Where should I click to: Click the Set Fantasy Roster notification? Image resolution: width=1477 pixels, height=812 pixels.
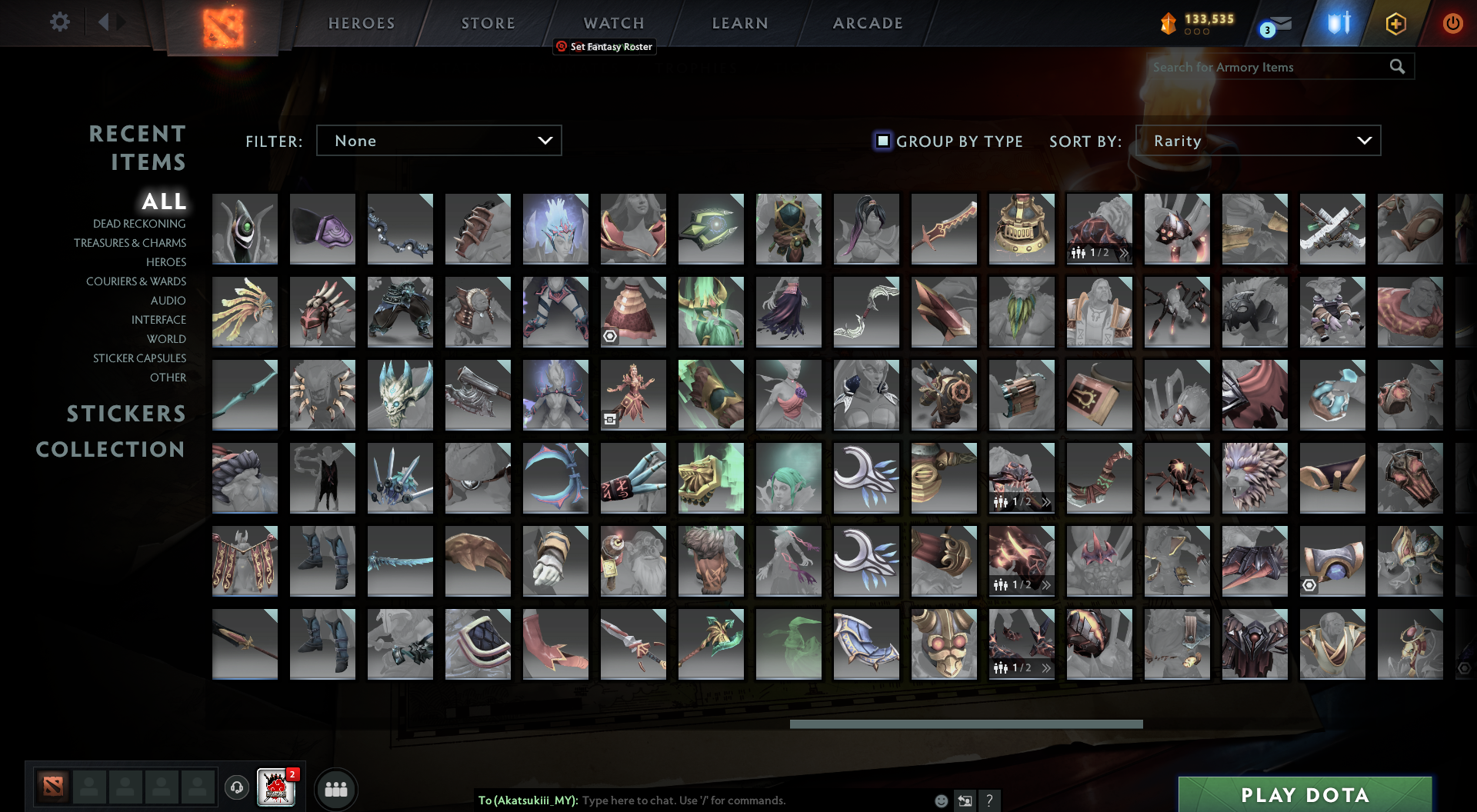pyautogui.click(x=605, y=46)
